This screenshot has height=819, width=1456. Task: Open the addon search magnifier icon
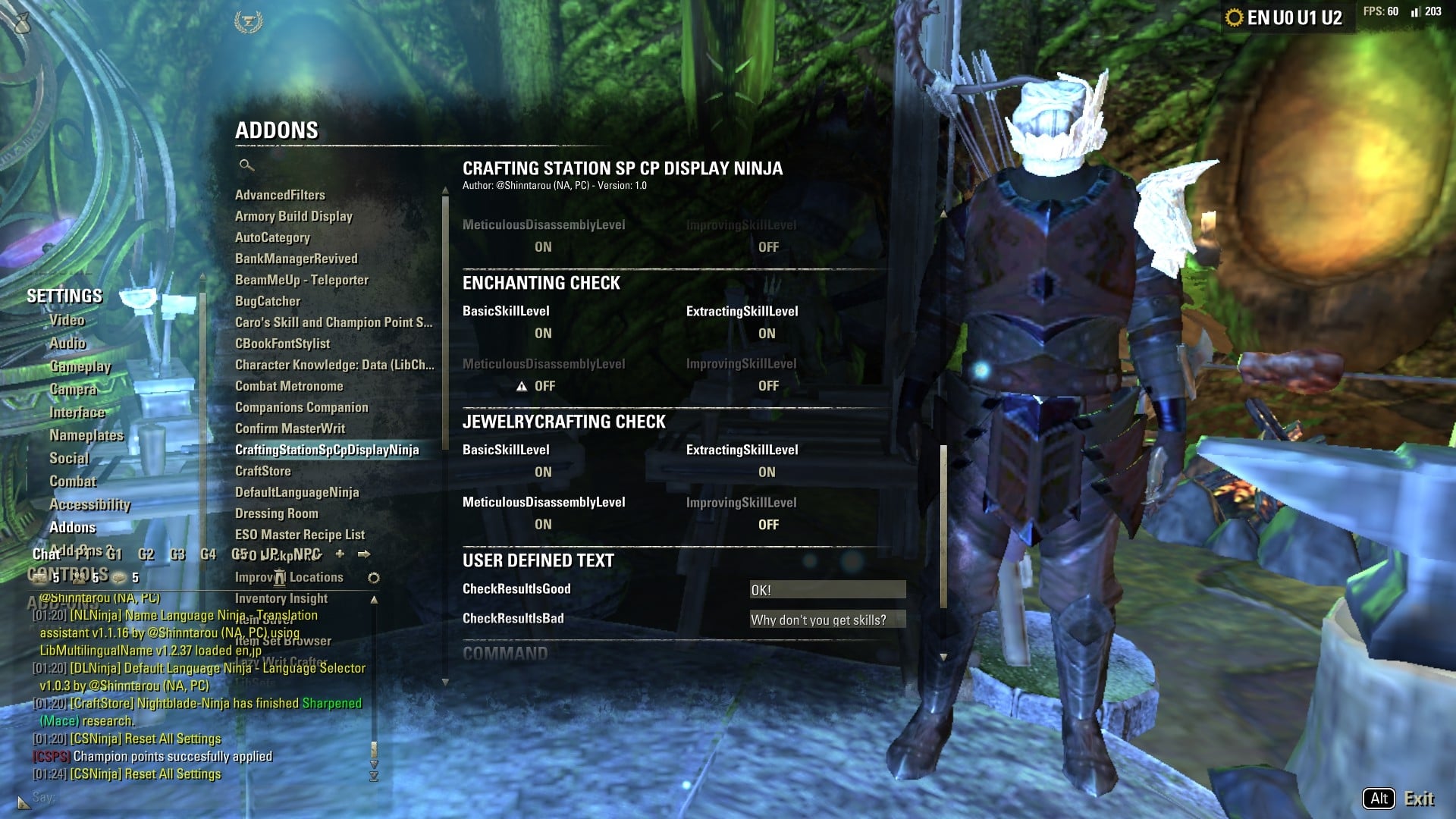(244, 164)
